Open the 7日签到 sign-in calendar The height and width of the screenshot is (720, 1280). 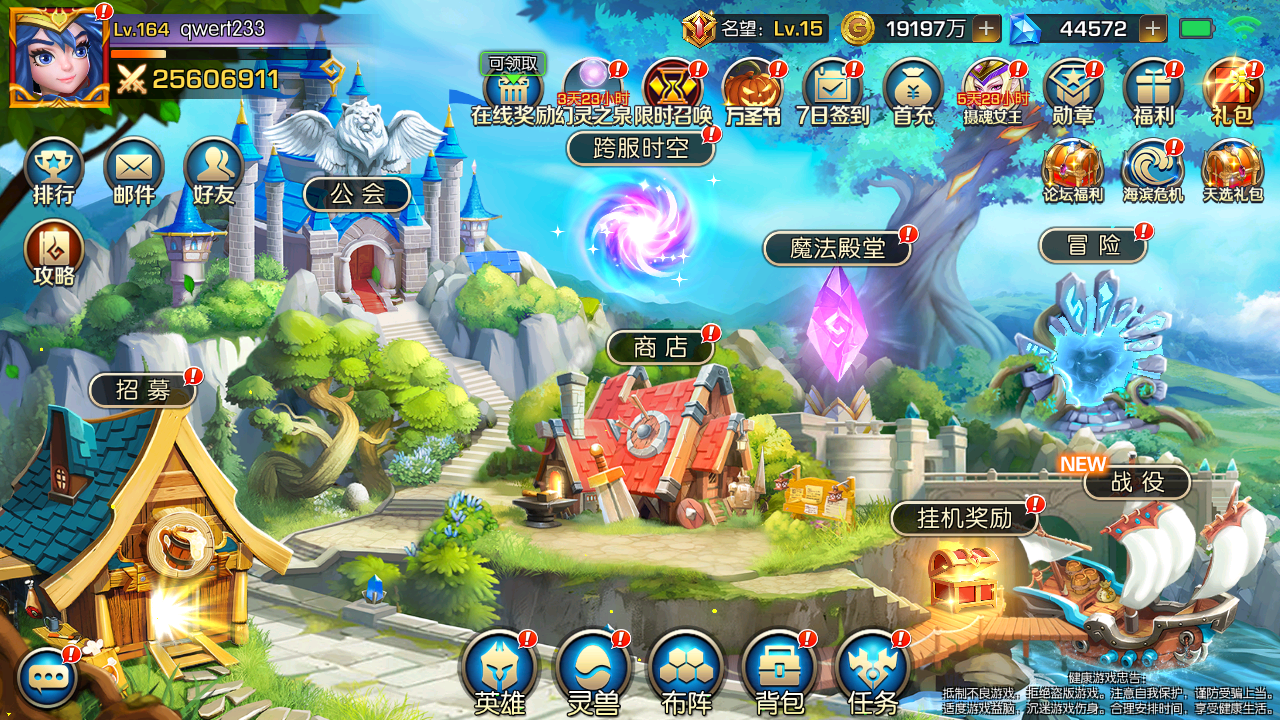pos(832,90)
